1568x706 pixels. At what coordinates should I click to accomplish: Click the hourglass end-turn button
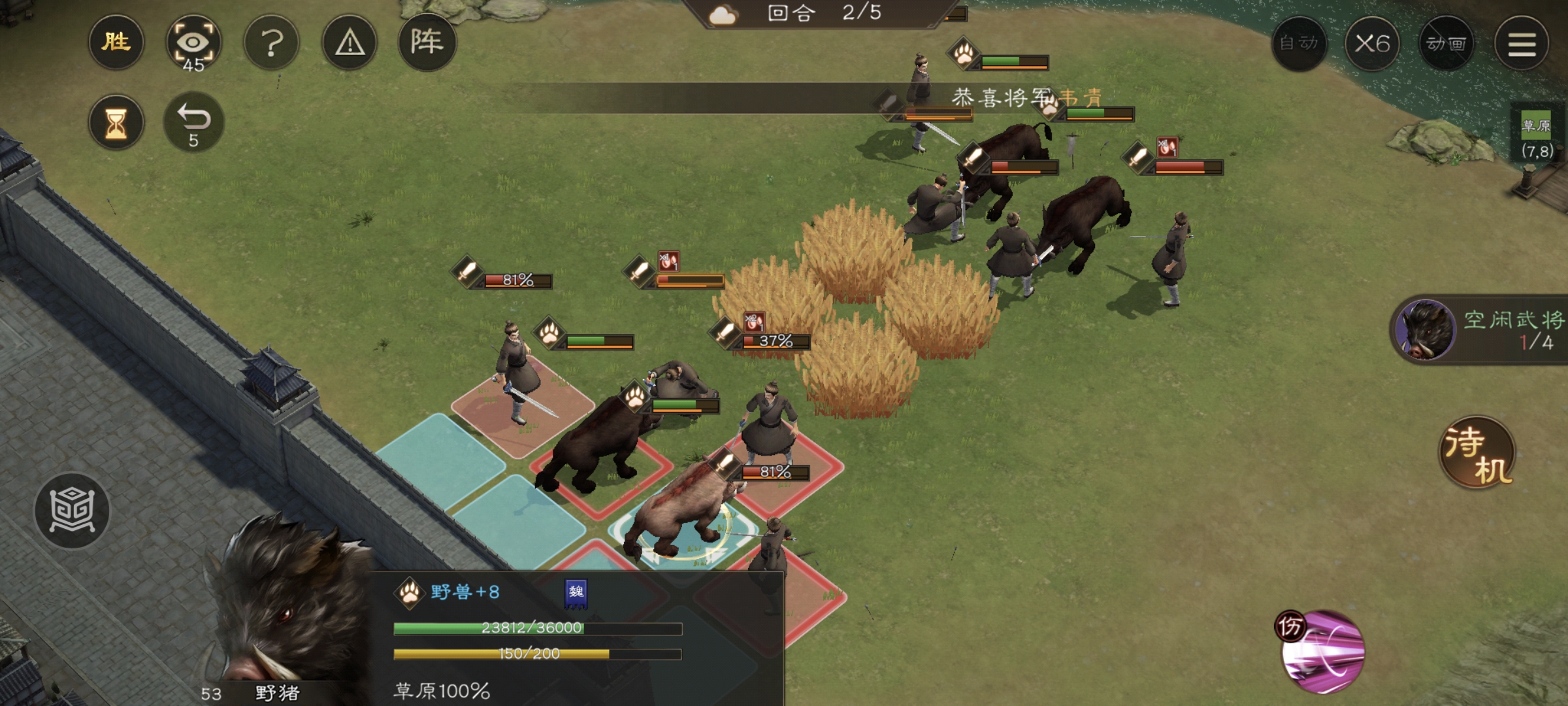pos(116,123)
